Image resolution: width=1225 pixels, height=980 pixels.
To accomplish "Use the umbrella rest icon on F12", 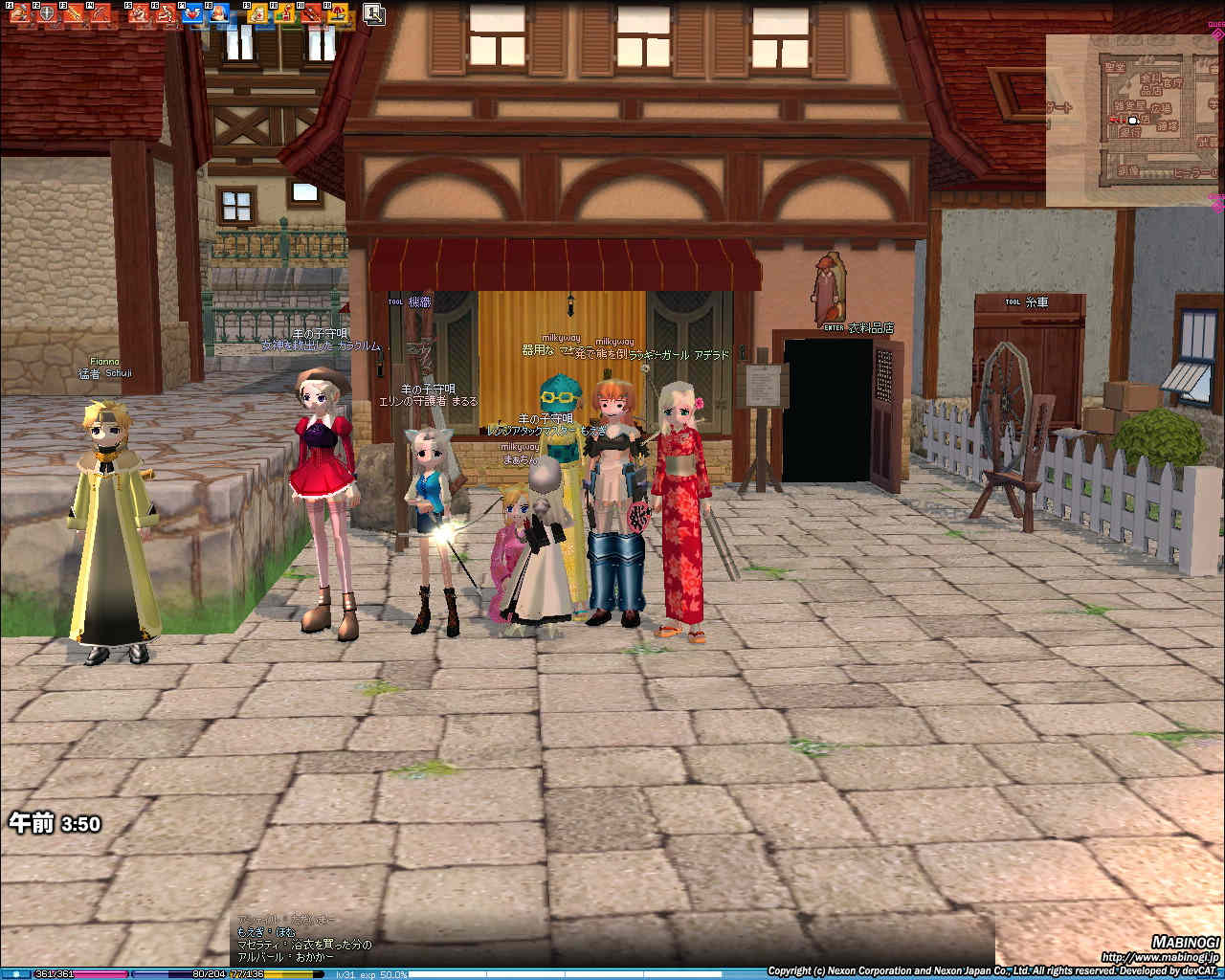I will coord(339,13).
